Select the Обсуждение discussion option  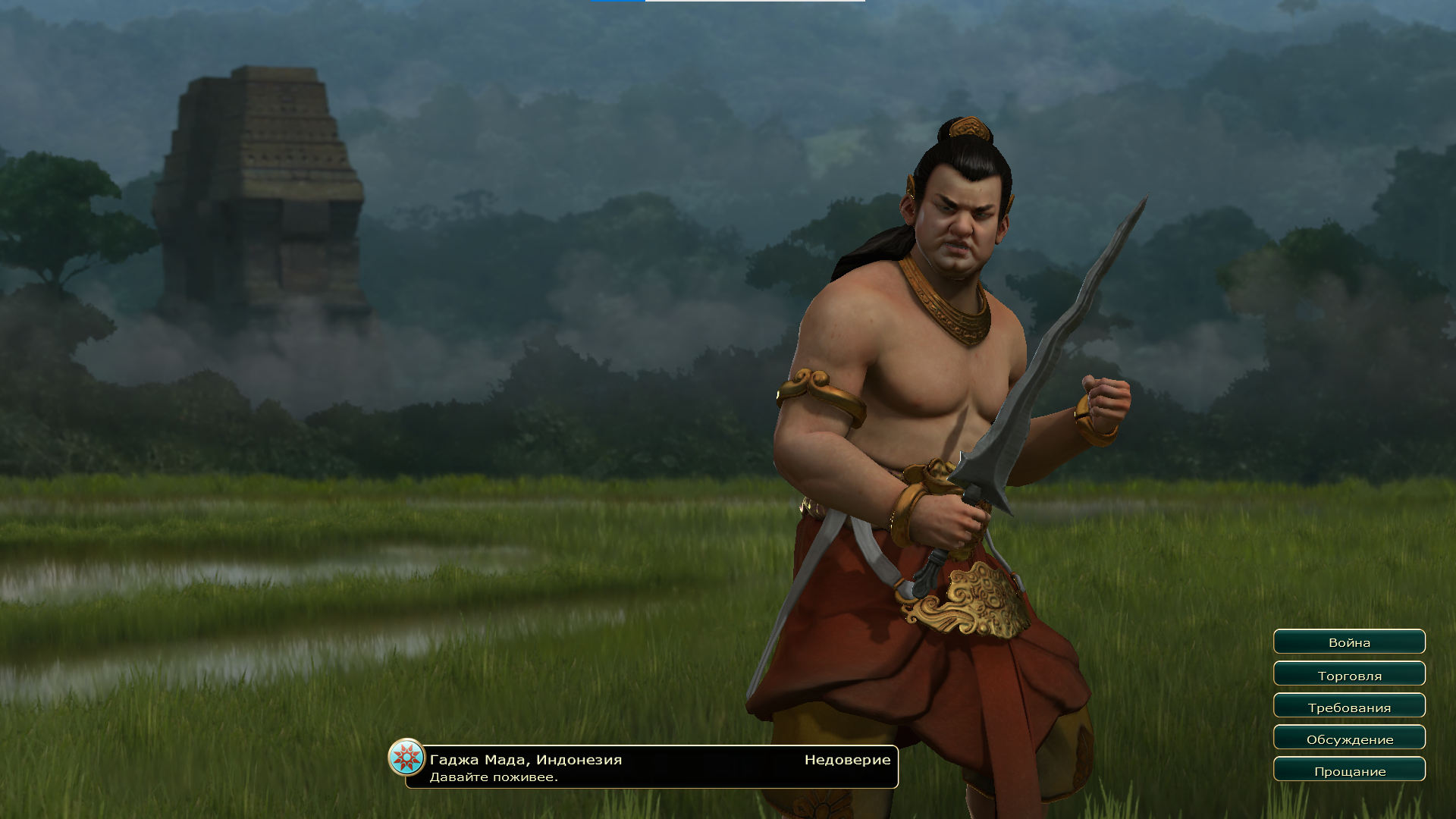pos(1349,739)
